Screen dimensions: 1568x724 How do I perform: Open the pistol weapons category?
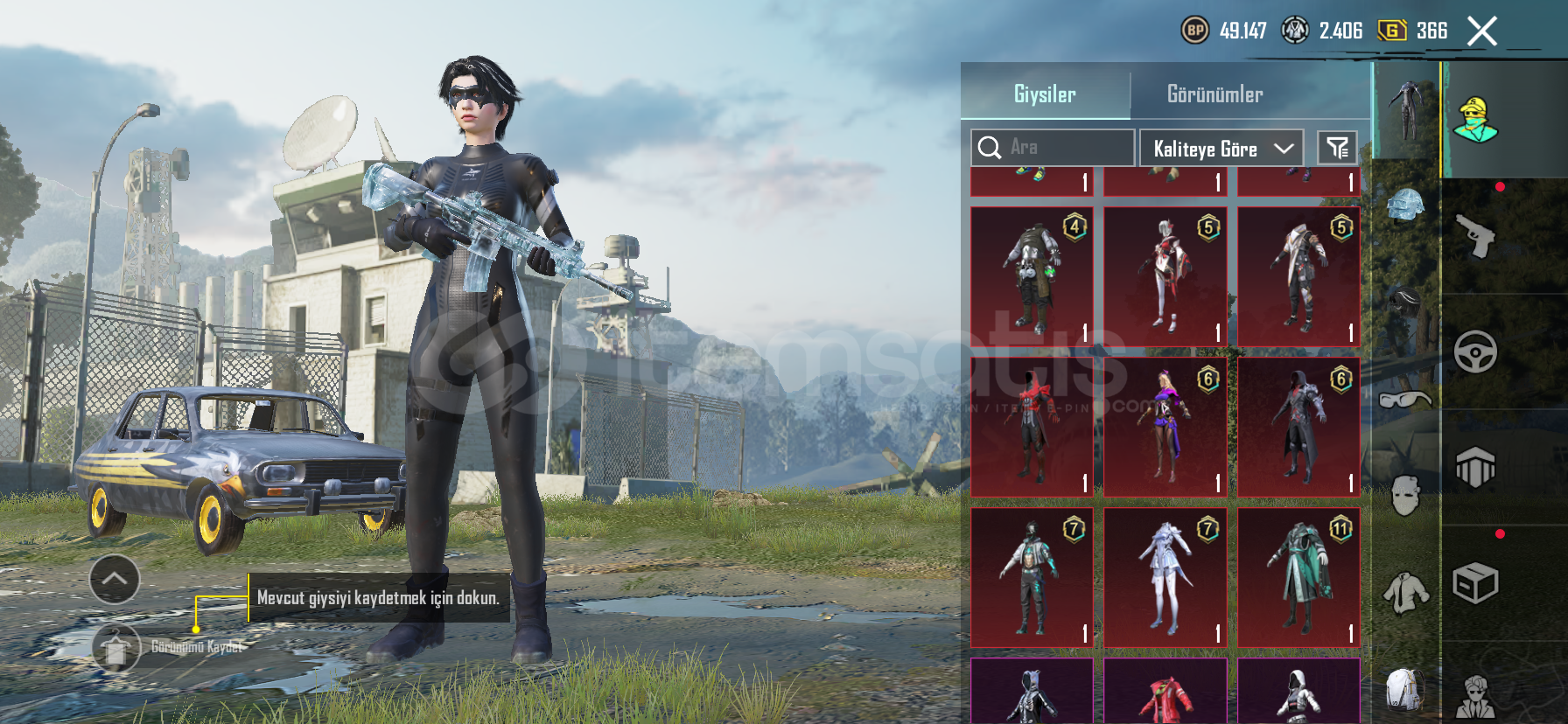(x=1476, y=236)
